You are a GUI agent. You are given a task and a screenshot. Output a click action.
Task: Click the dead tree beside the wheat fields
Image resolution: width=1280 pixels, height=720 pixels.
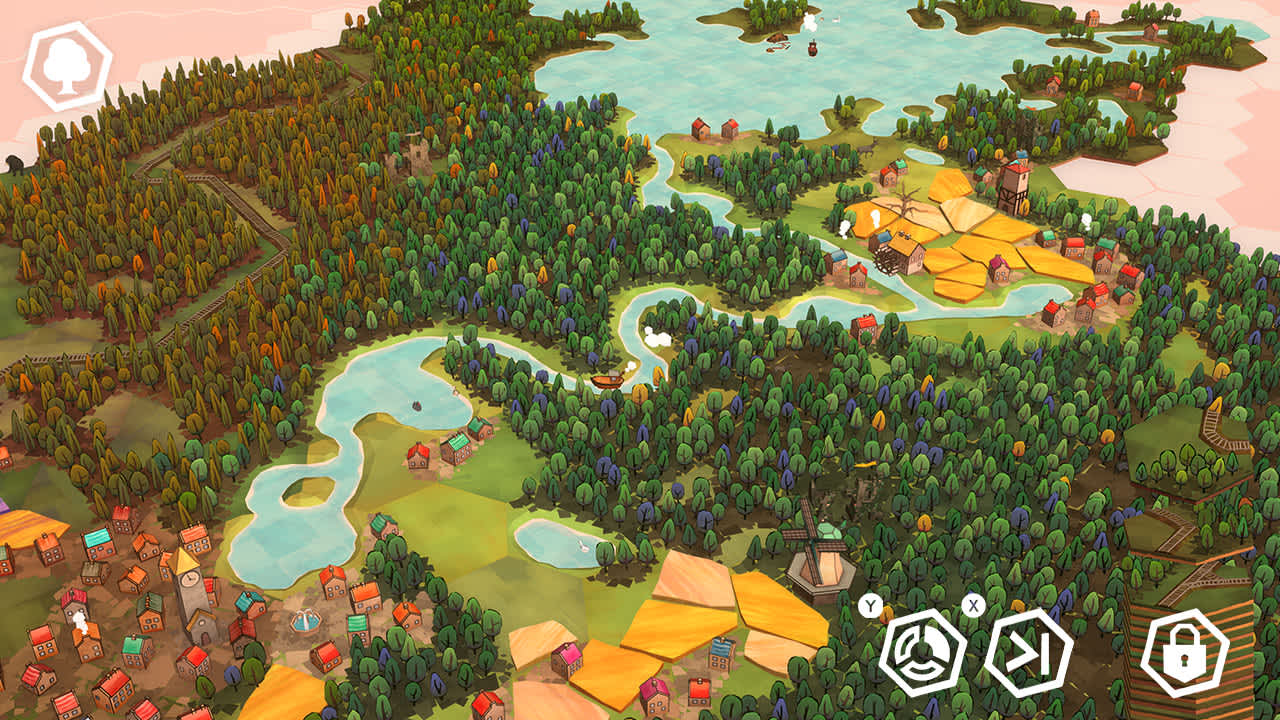tap(905, 203)
